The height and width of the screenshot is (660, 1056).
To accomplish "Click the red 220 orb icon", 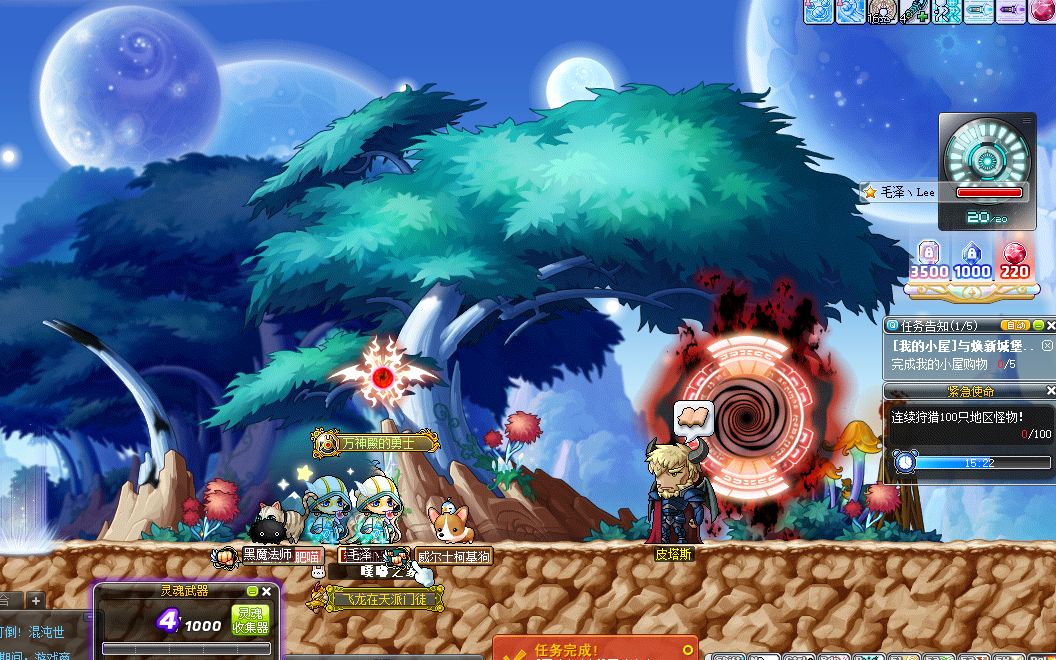I will (1014, 255).
